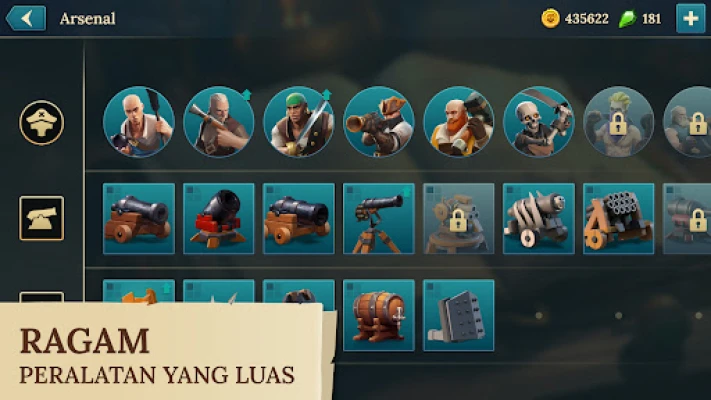
Task: Open the pirate hat crew category
Action: pos(41,122)
